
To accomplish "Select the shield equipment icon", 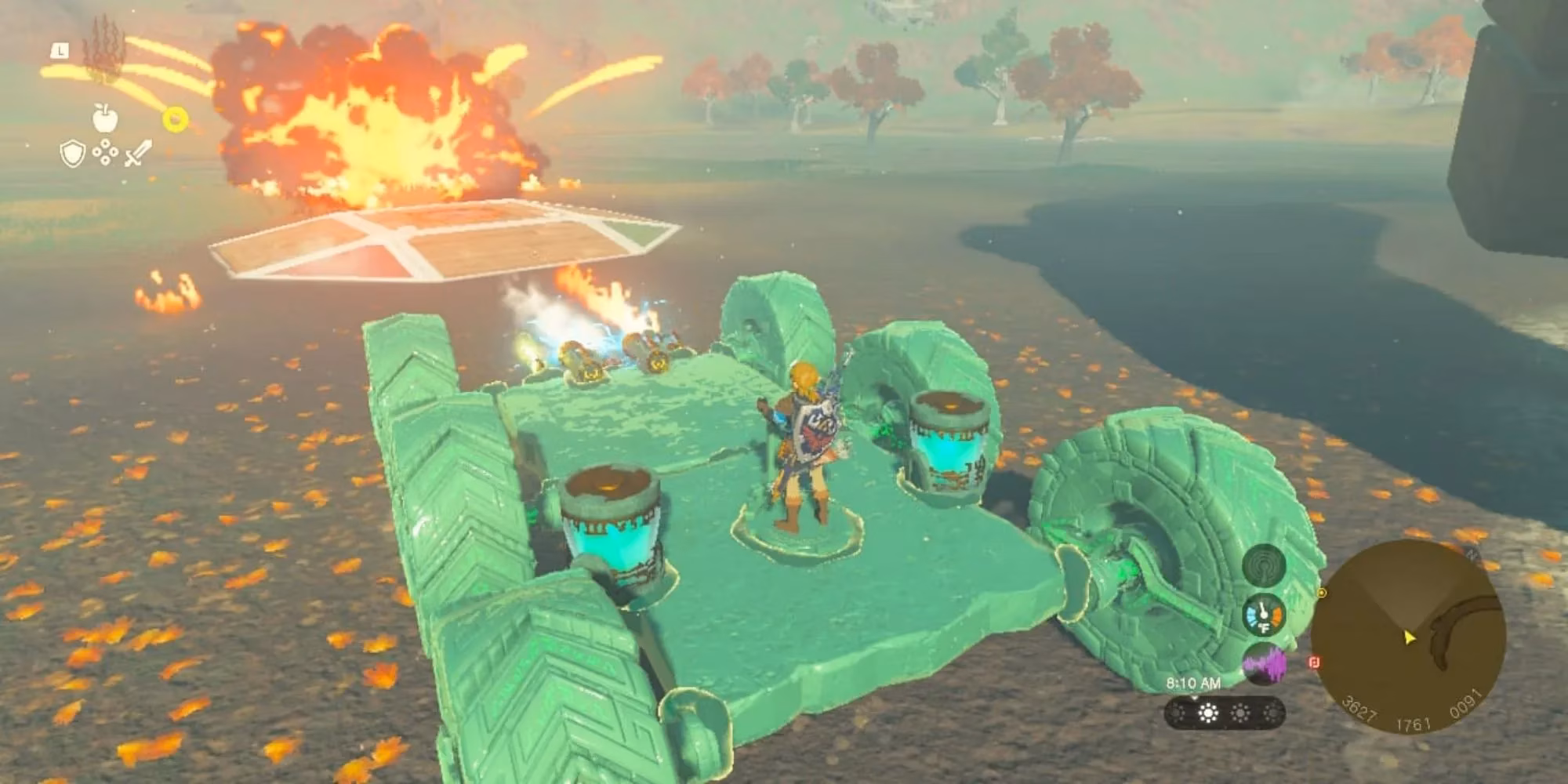I will point(73,153).
